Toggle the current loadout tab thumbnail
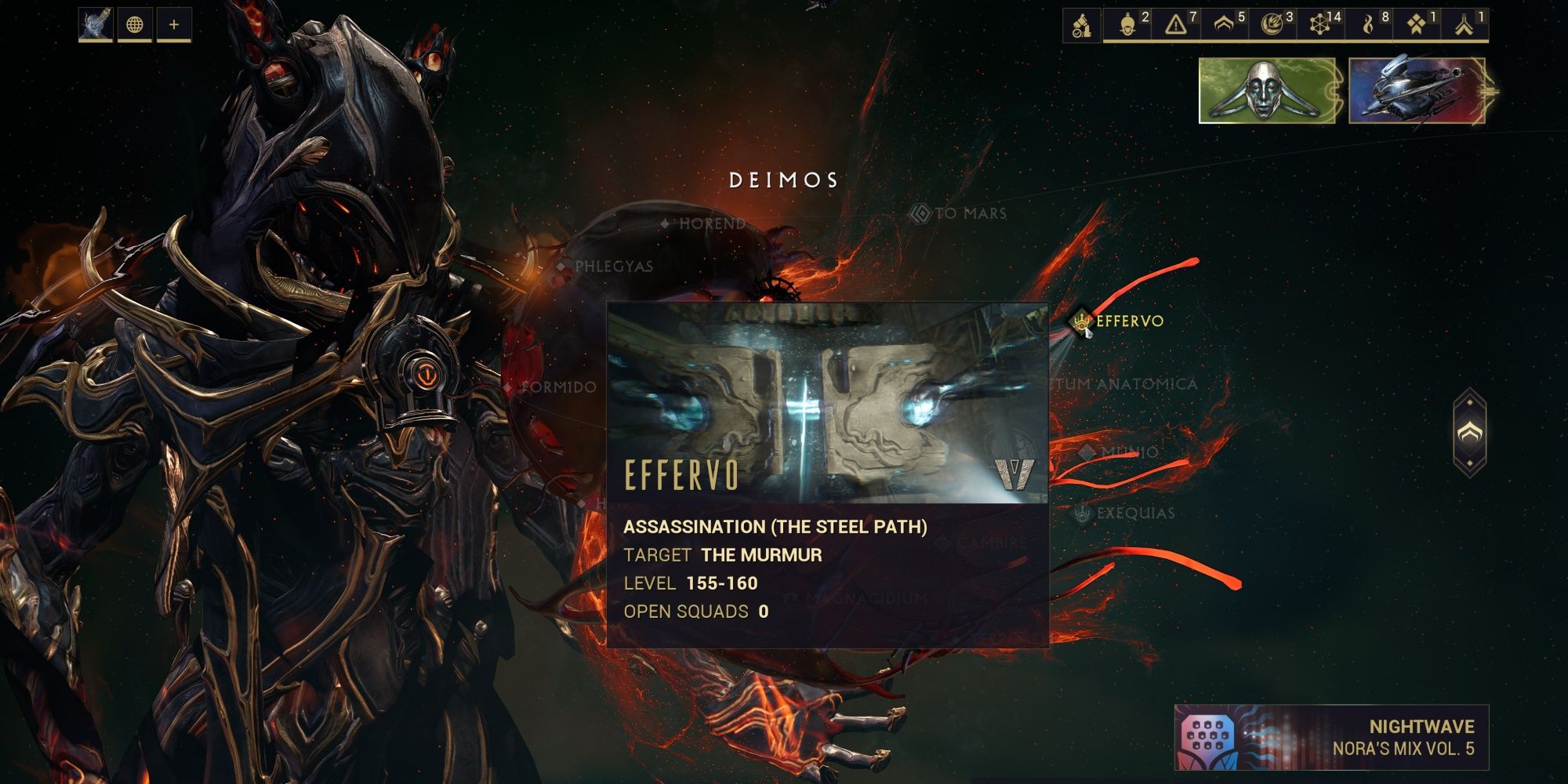This screenshot has width=1568, height=784. [94, 24]
